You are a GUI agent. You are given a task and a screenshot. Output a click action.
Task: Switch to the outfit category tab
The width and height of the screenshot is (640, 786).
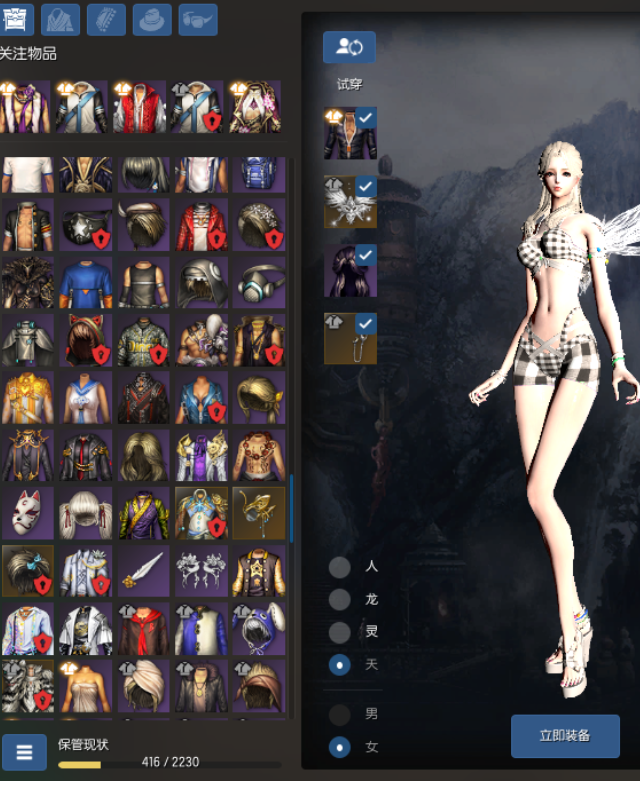[61, 19]
